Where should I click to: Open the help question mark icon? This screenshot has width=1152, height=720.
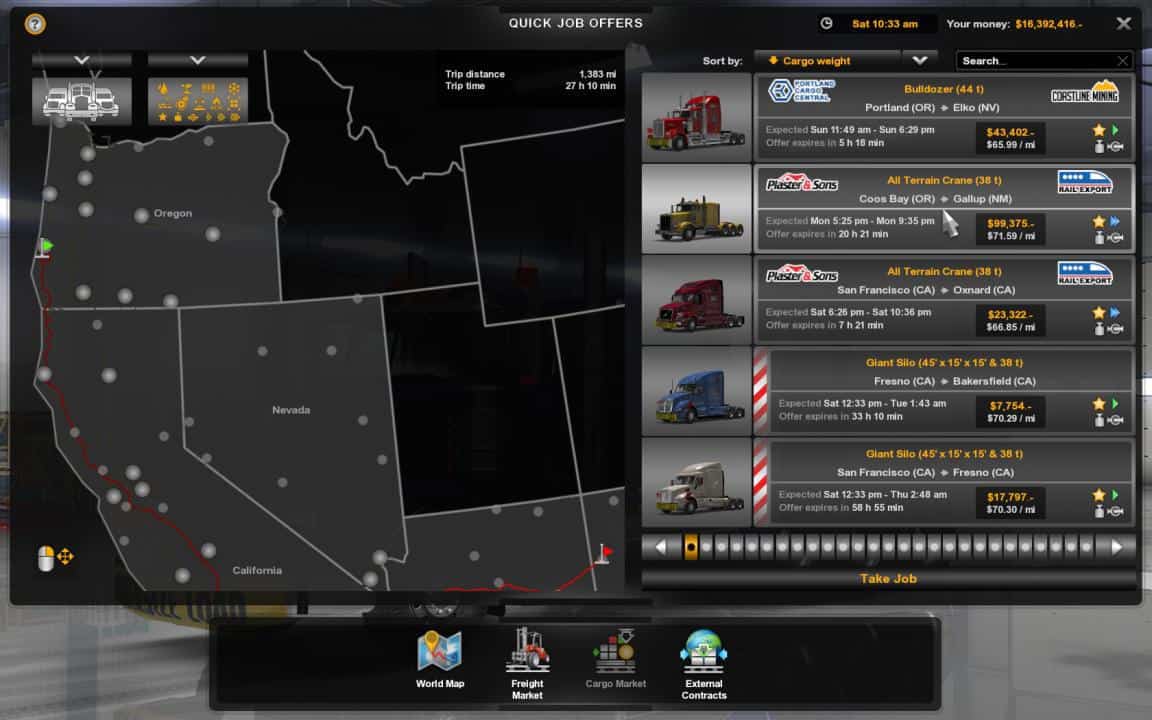pos(34,23)
